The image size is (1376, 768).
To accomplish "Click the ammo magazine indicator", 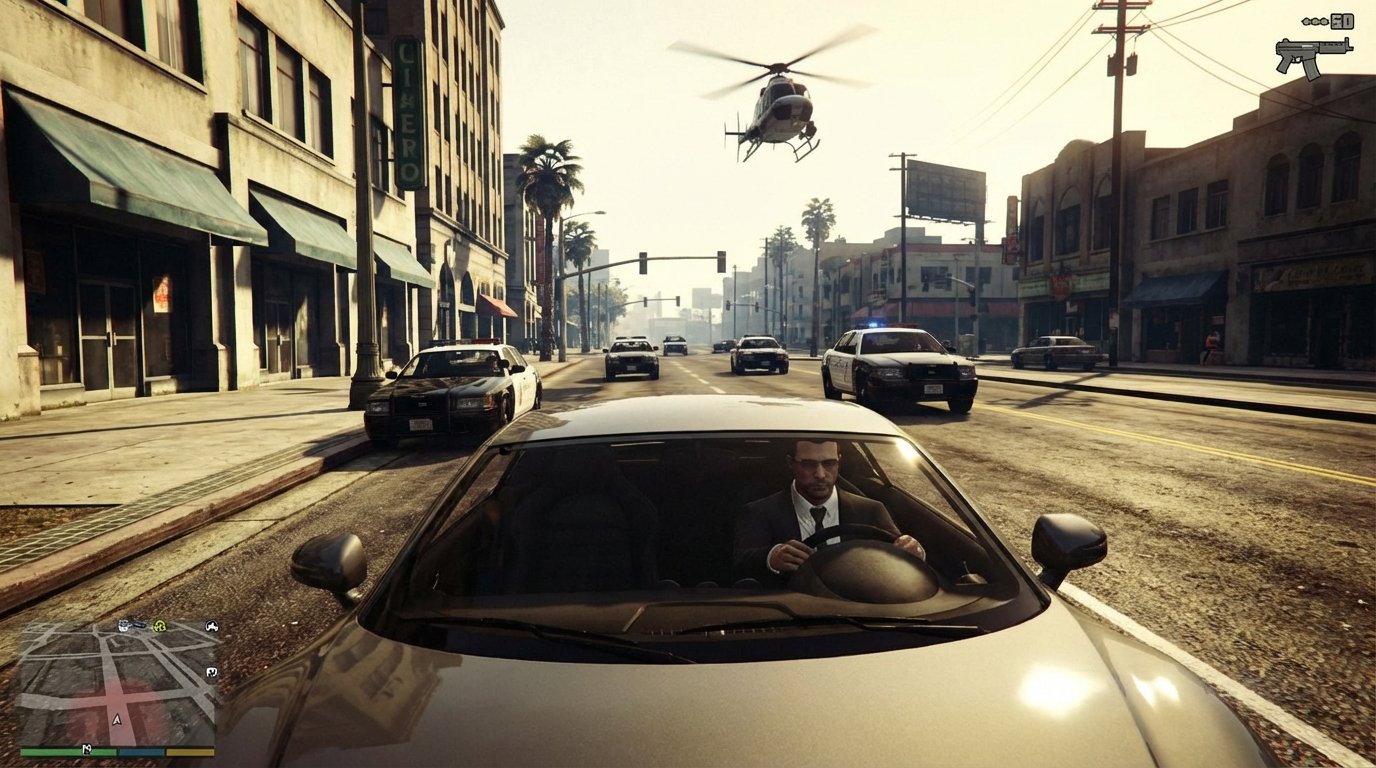I will click(x=1342, y=21).
